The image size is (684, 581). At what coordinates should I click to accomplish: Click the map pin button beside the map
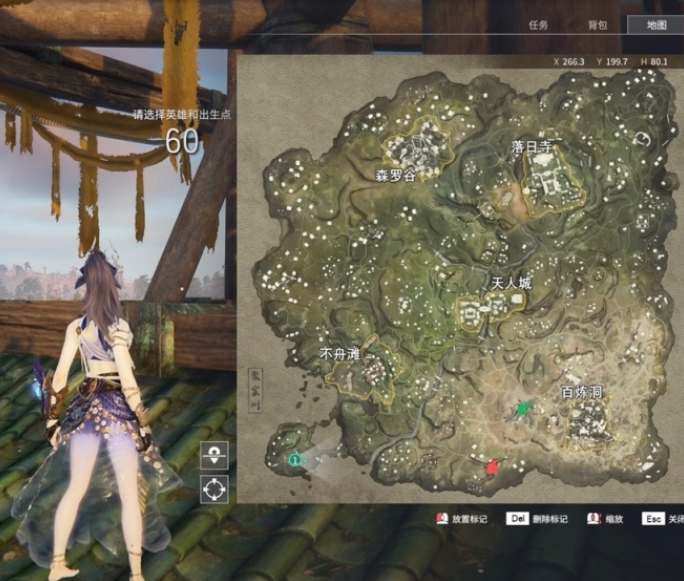coord(215,455)
